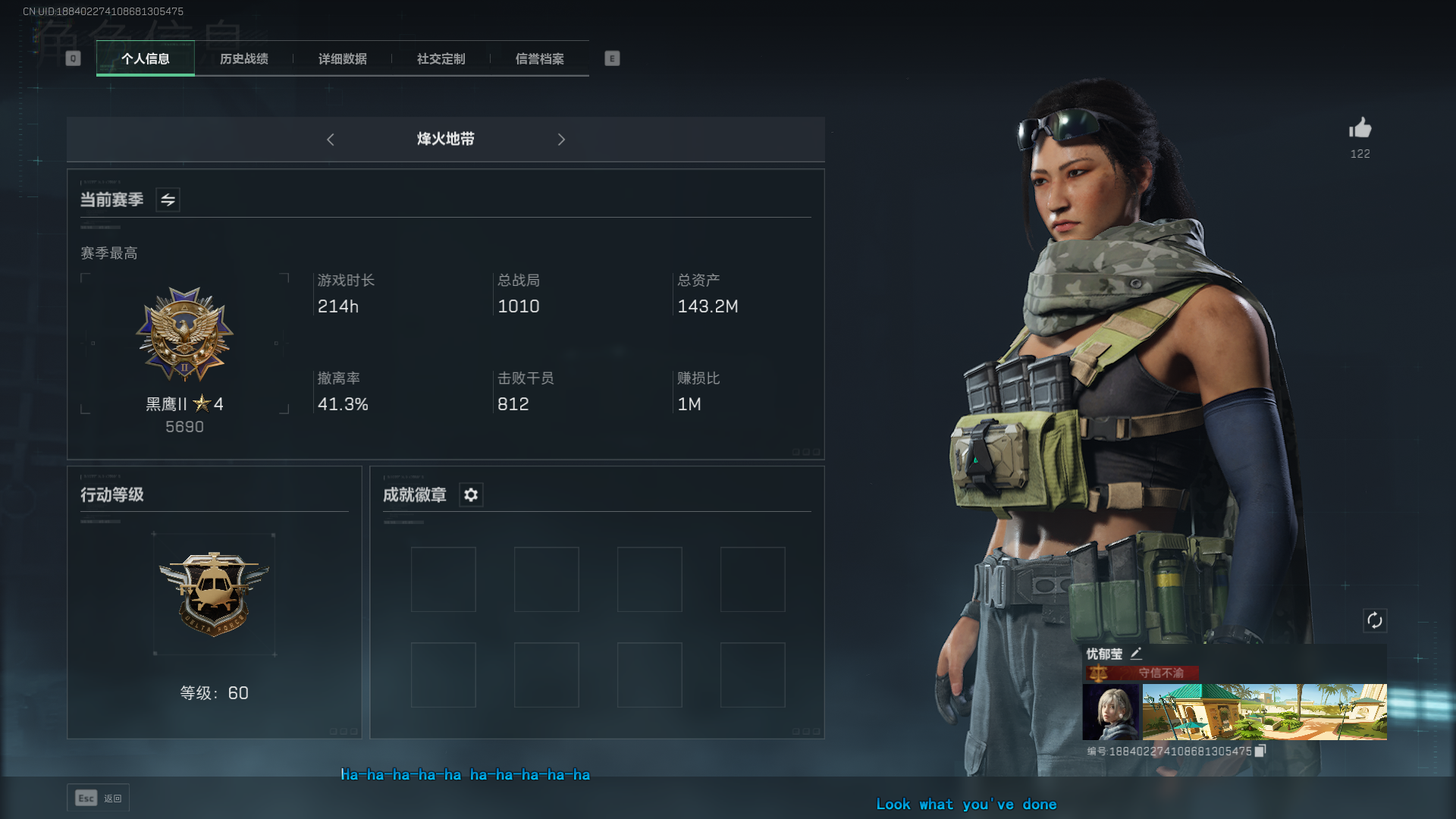Viewport: 1456px width, 819px height.
Task: Give a thumbs-up like to this profile
Action: point(1360,128)
